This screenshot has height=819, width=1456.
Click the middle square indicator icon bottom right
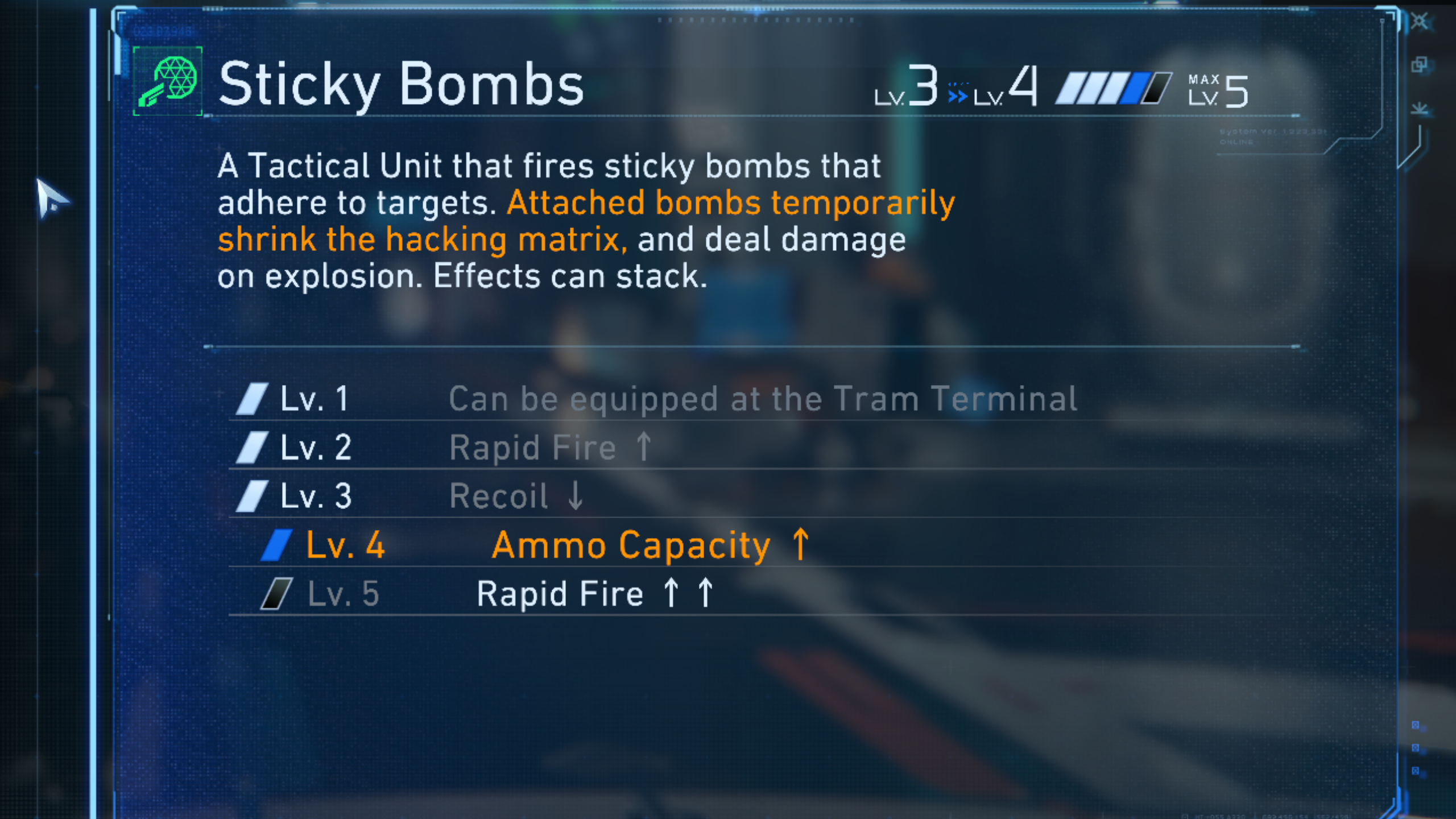coord(1415,747)
